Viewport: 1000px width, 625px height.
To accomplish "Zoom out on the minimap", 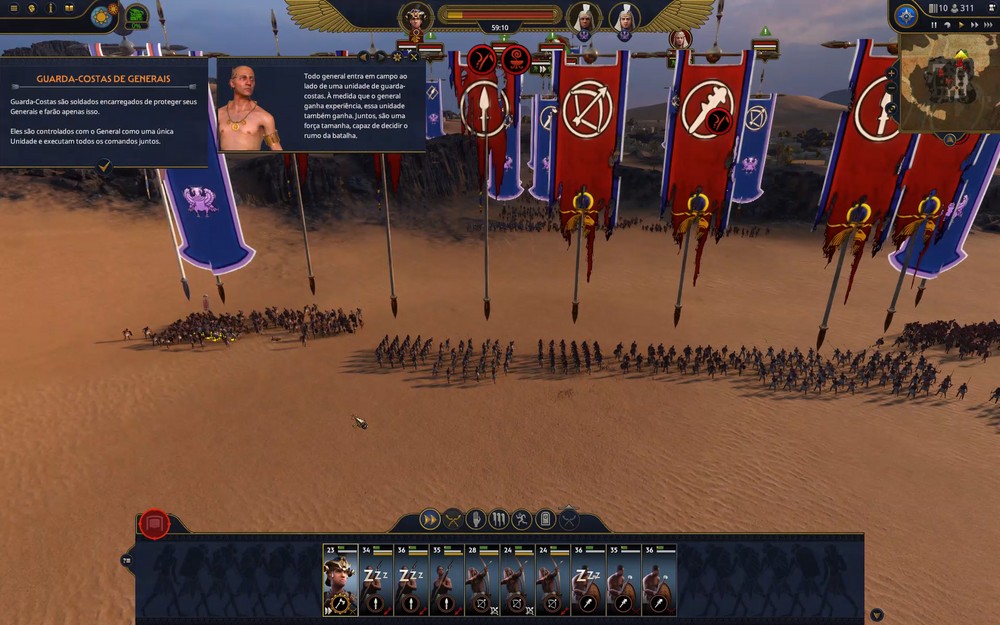I will (891, 89).
